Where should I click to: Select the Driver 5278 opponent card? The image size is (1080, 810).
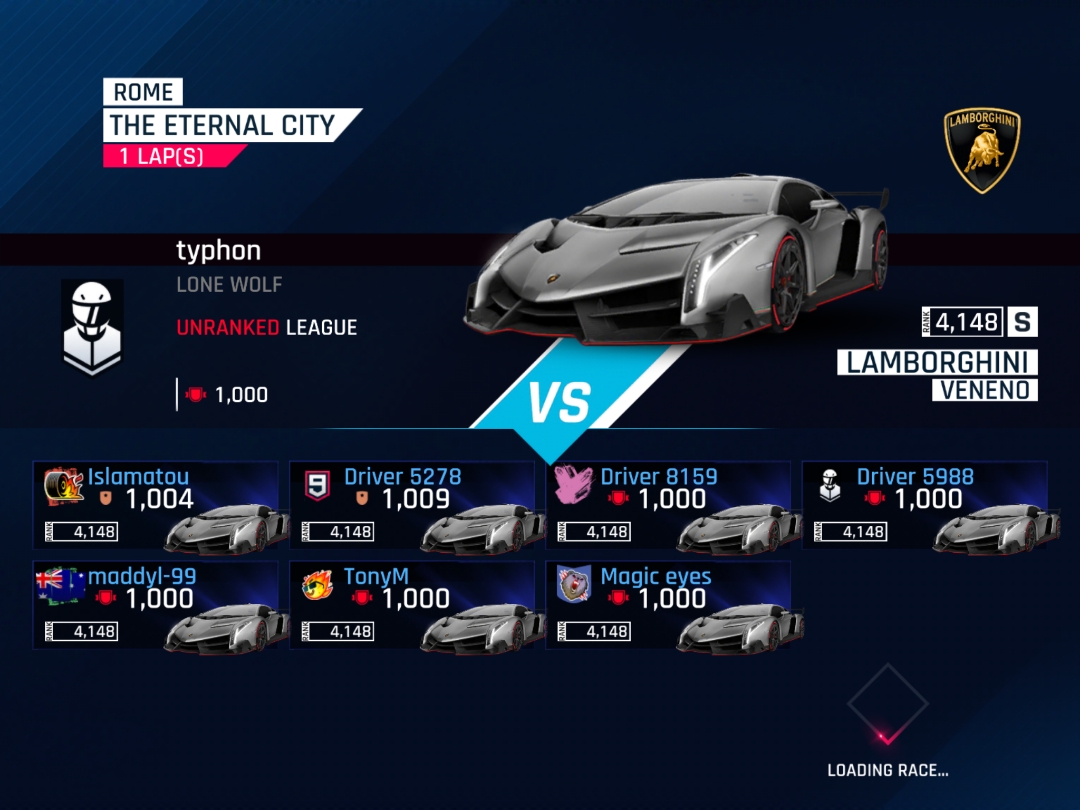tap(411, 505)
